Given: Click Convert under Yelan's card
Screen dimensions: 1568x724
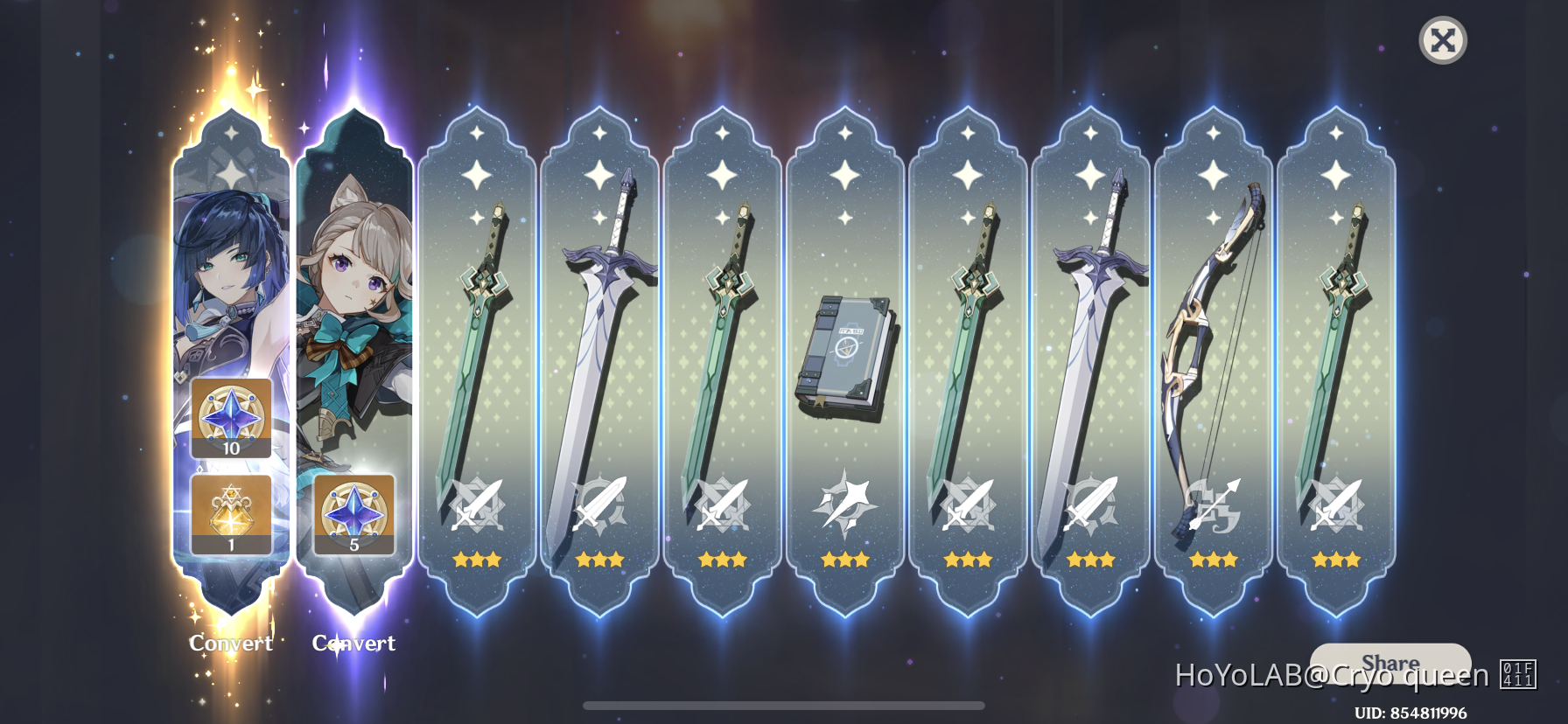Looking at the screenshot, I should click(229, 644).
